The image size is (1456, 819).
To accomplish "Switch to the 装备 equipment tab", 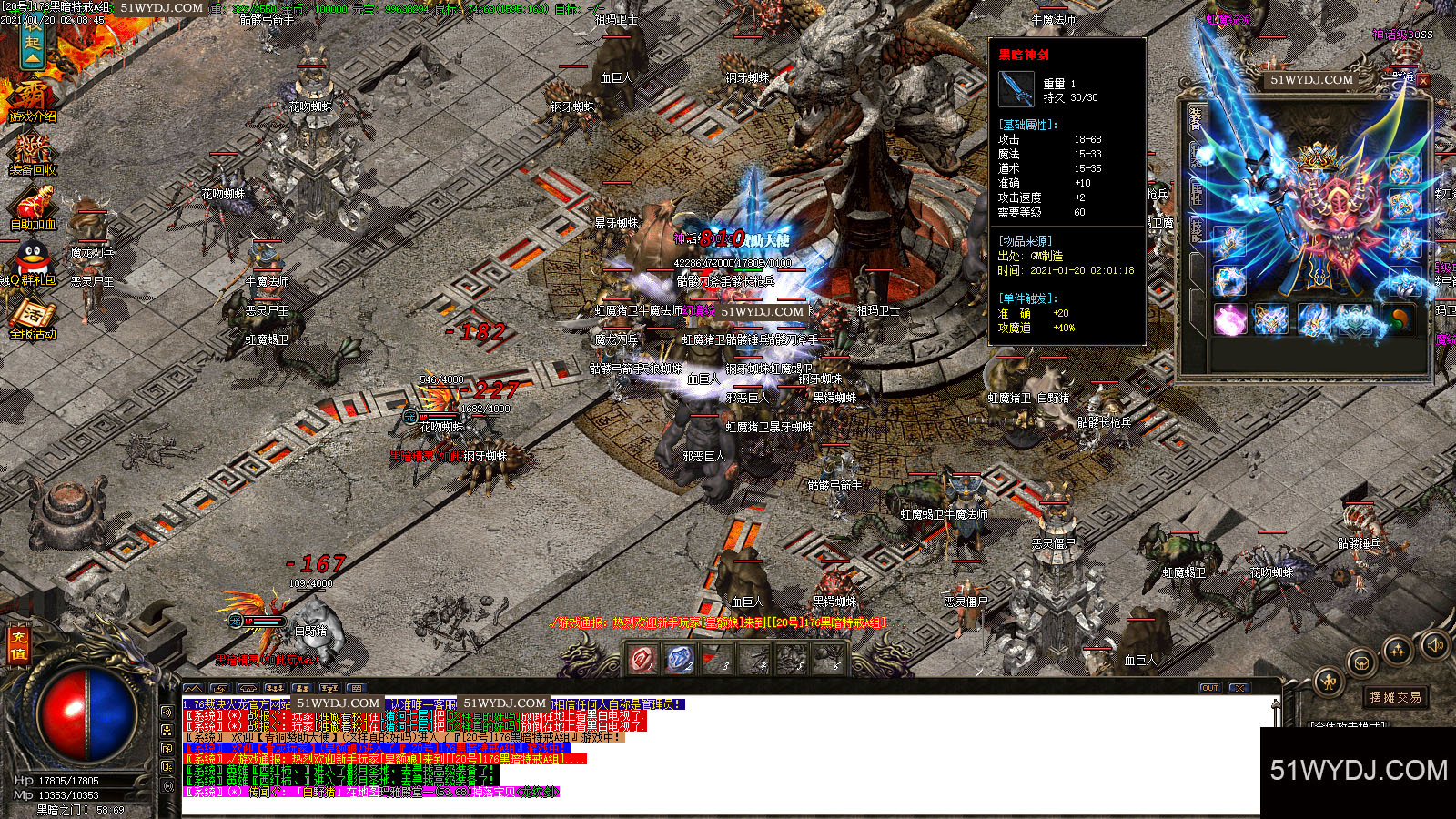I will (1195, 118).
